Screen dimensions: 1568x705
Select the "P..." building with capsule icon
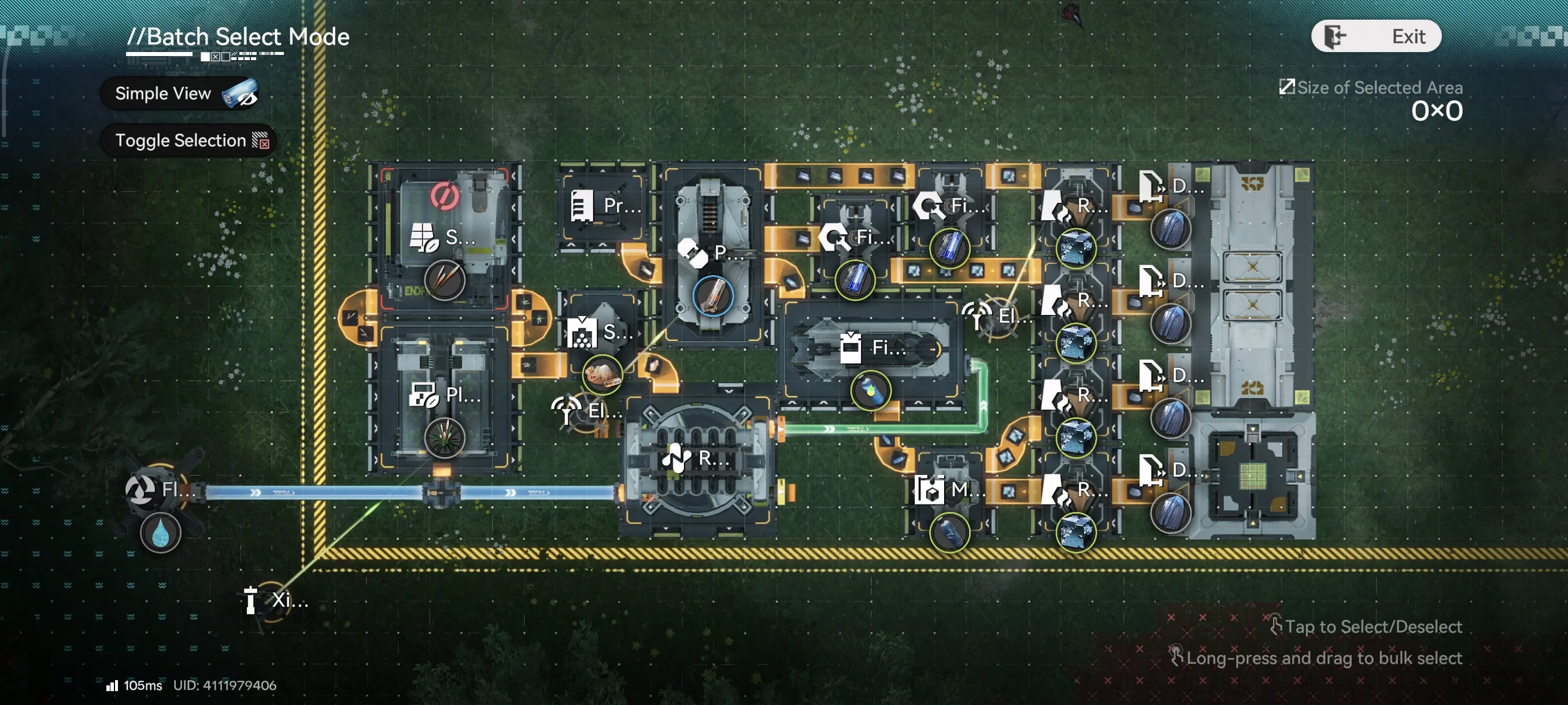point(712,253)
